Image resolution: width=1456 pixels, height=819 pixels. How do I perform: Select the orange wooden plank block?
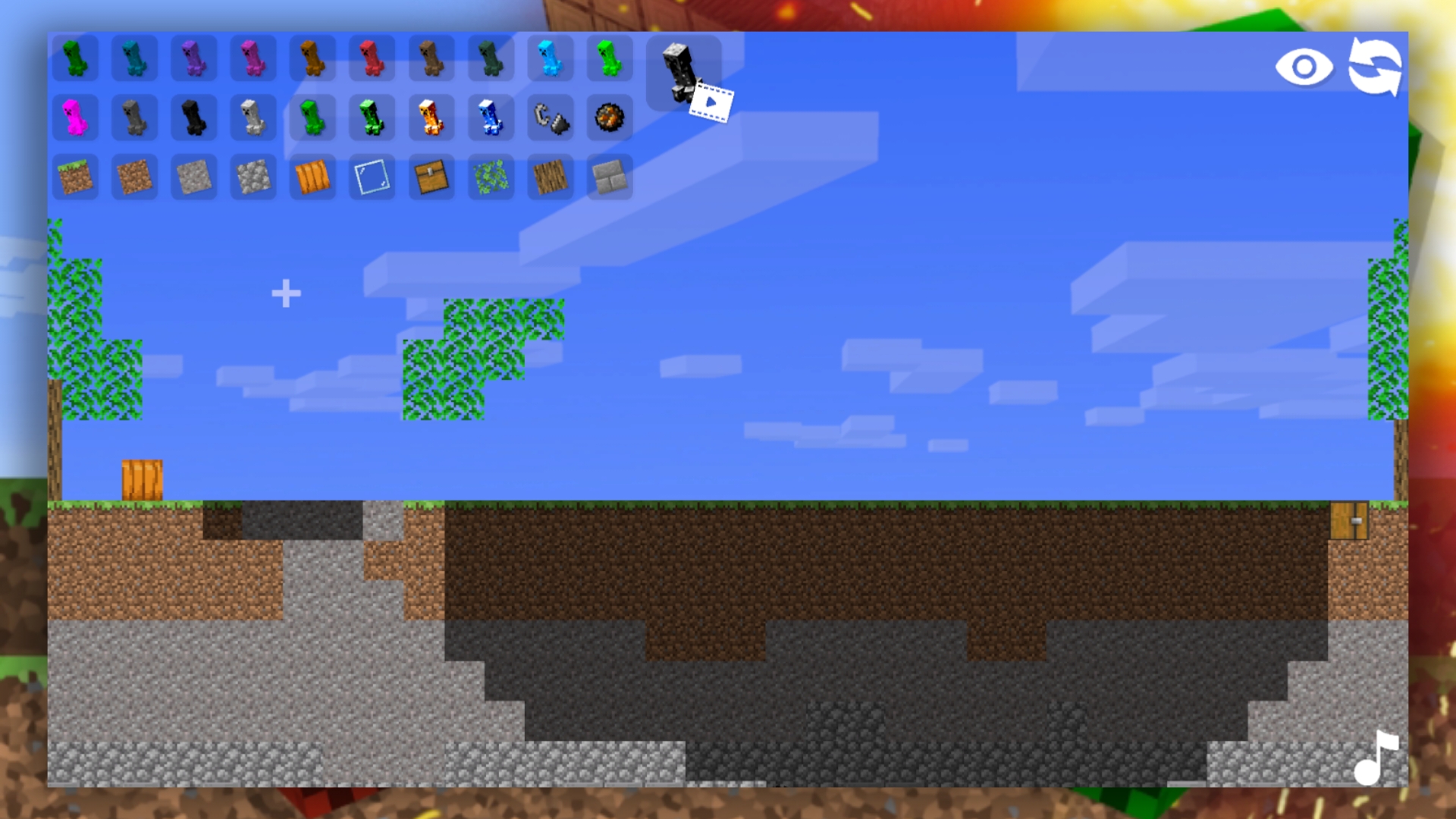312,177
